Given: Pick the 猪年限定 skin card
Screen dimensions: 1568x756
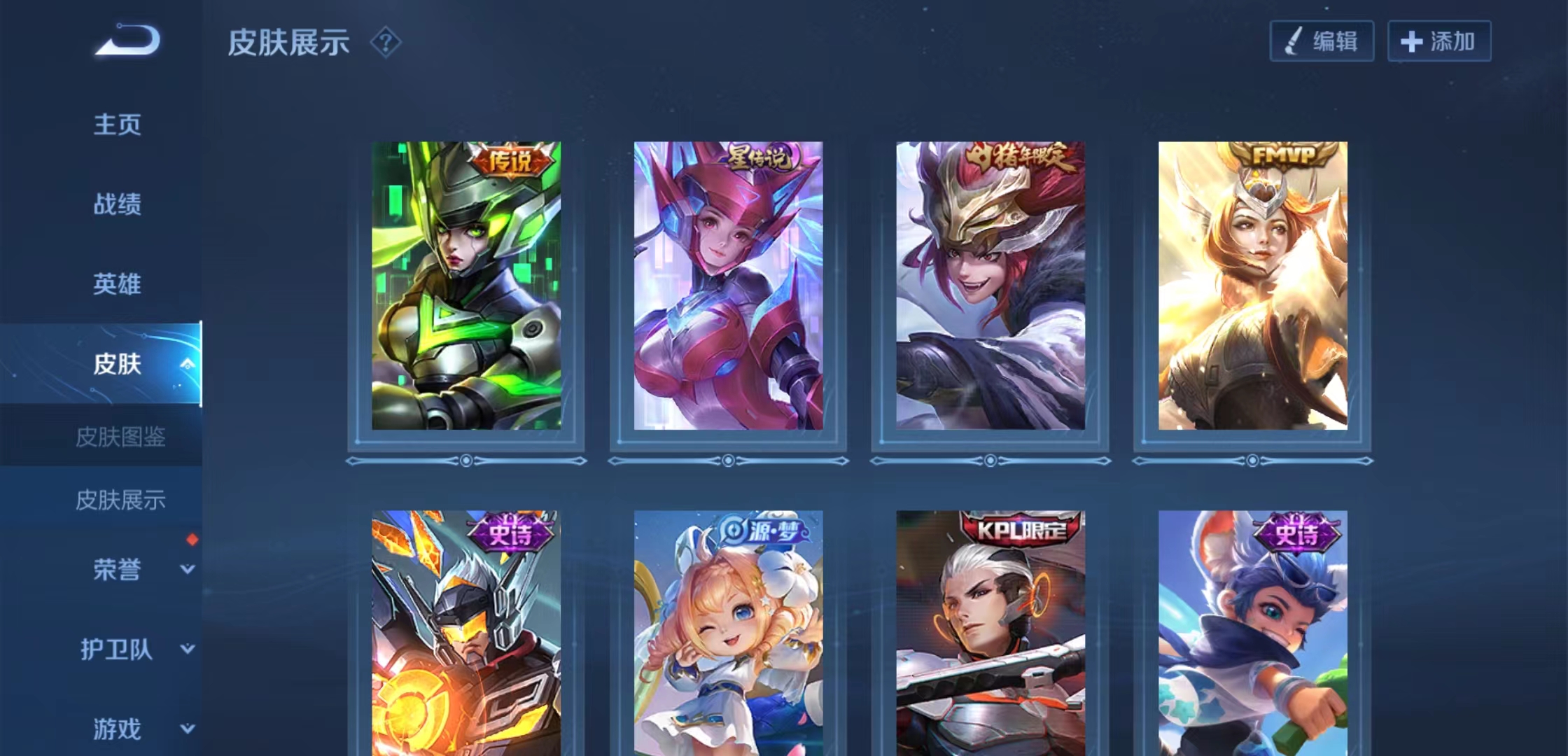Looking at the screenshot, I should point(990,286).
